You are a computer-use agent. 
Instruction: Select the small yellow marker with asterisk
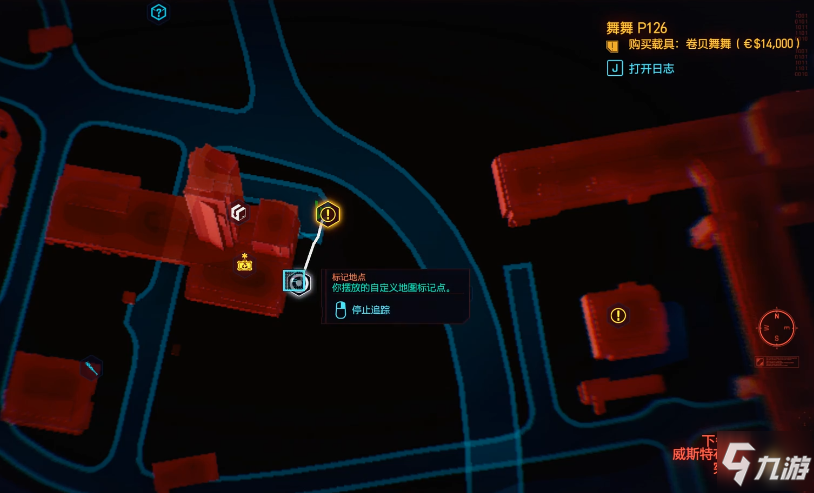pyautogui.click(x=244, y=263)
